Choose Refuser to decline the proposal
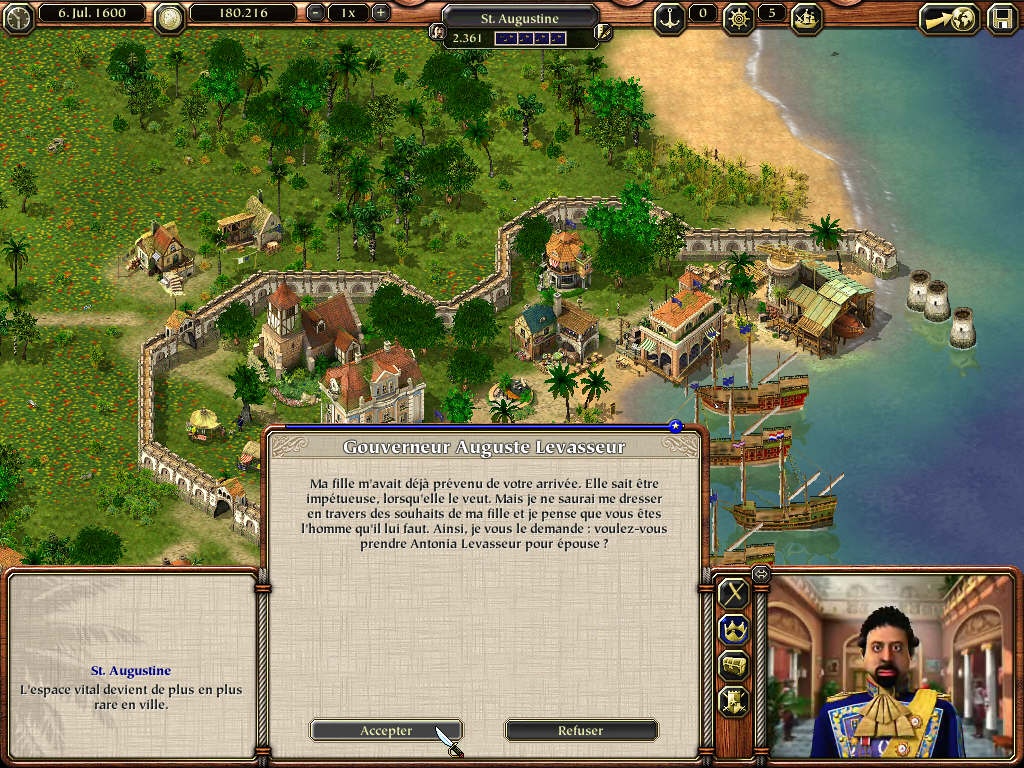The image size is (1024, 768). [580, 731]
